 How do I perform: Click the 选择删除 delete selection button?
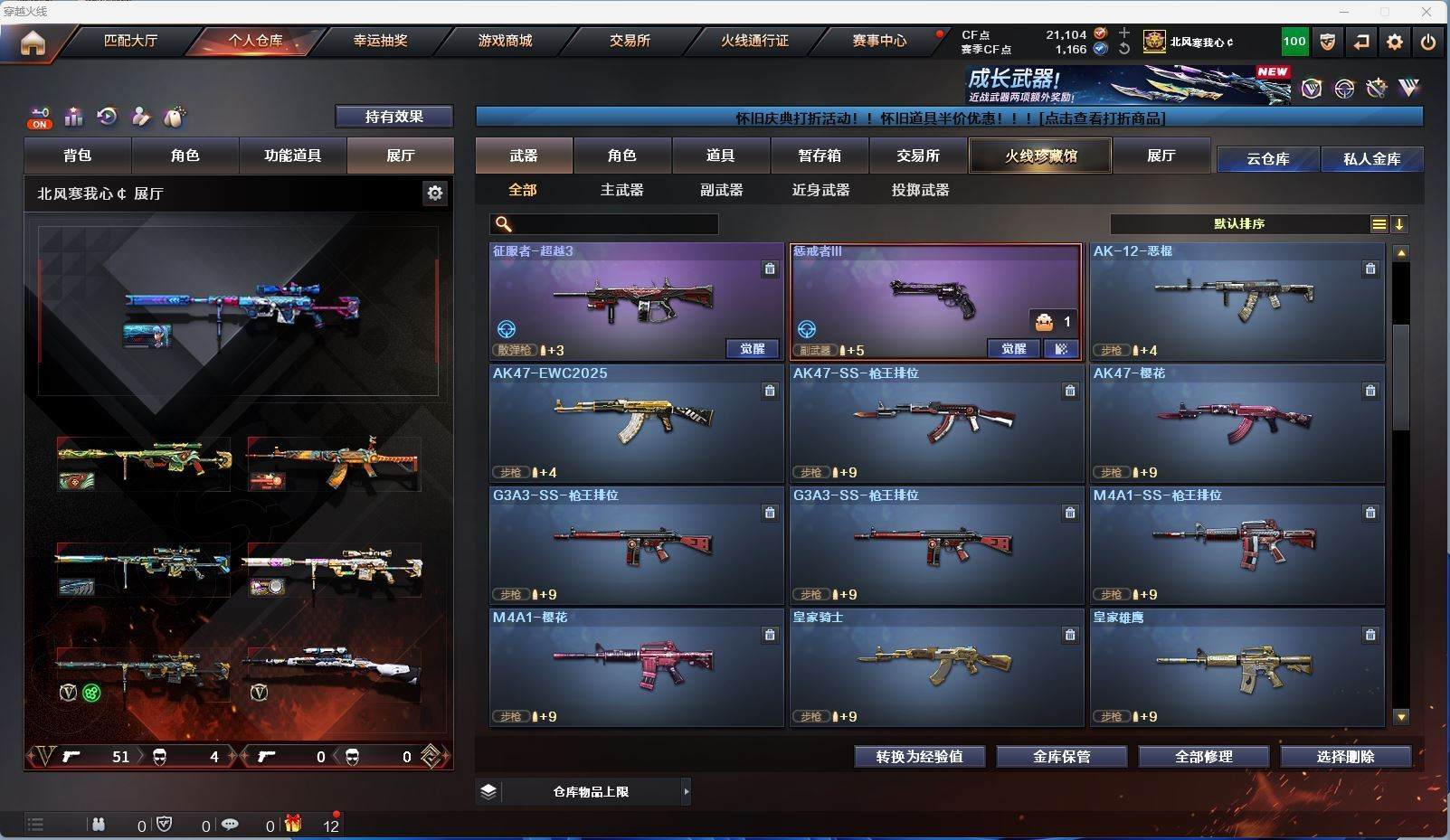tap(1345, 757)
